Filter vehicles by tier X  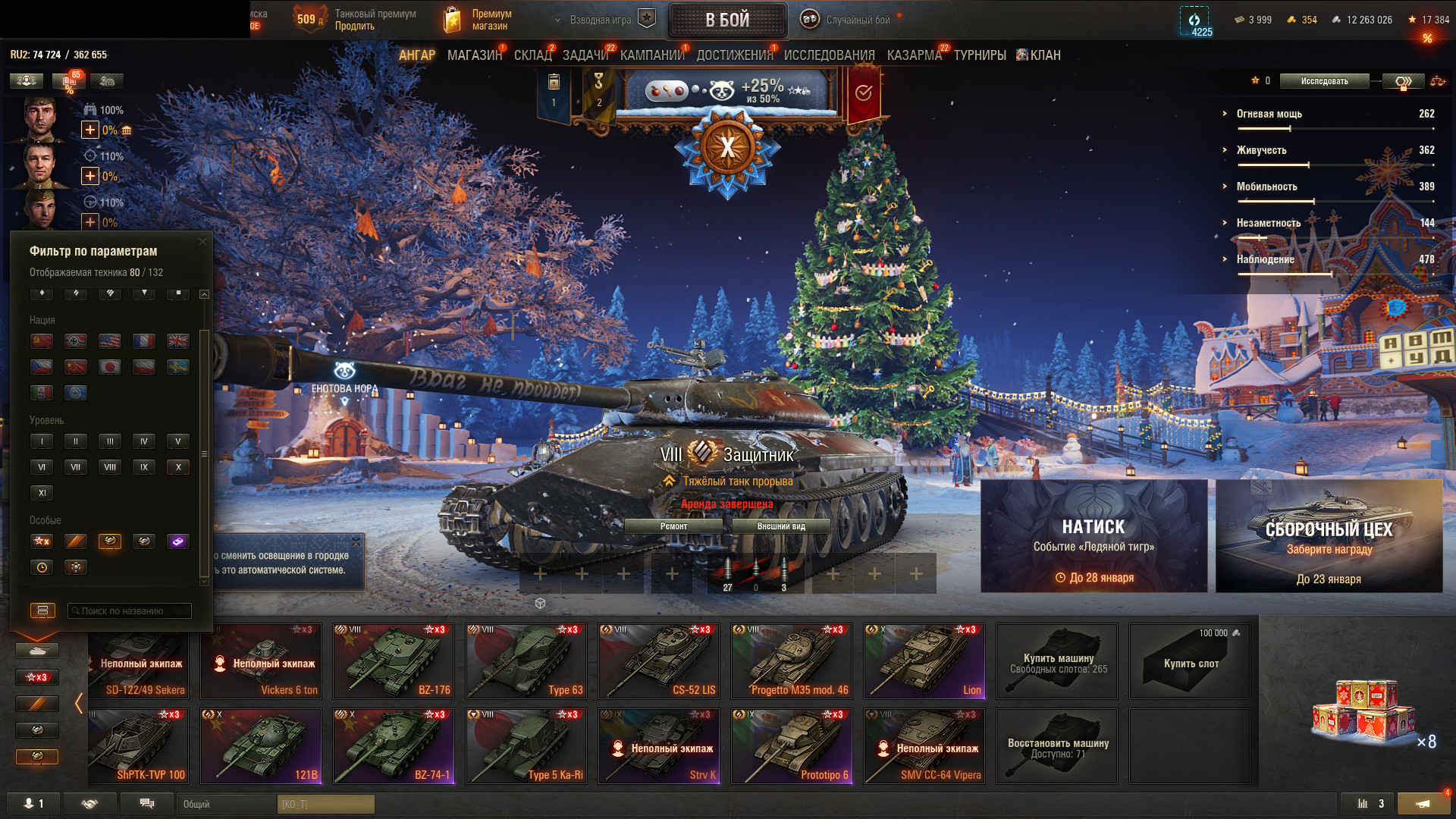point(178,467)
